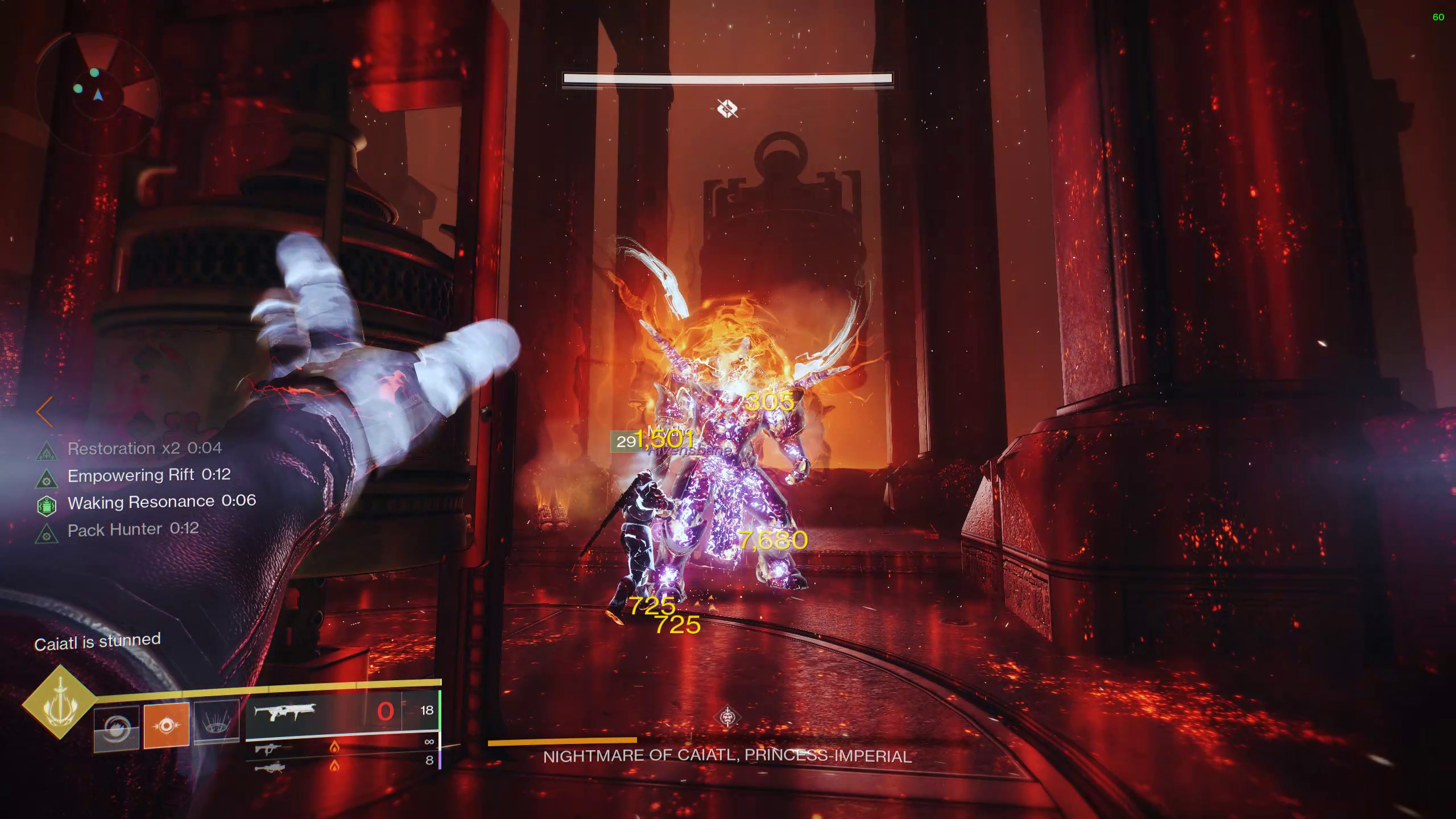Select the equipped fusion rifle weapon
The width and height of the screenshot is (1456, 819).
pos(284,711)
